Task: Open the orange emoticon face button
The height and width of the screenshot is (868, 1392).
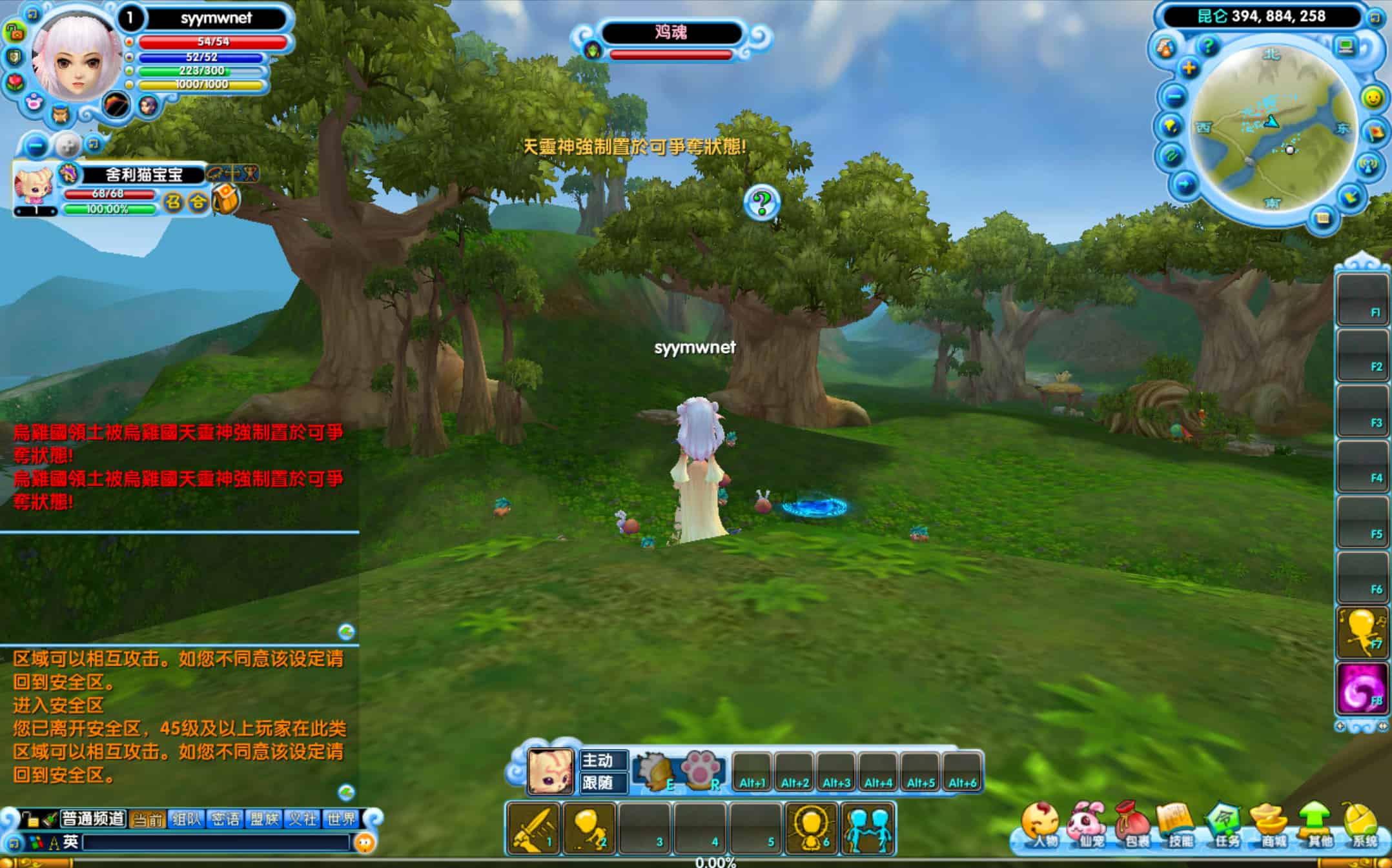Action: click(365, 842)
